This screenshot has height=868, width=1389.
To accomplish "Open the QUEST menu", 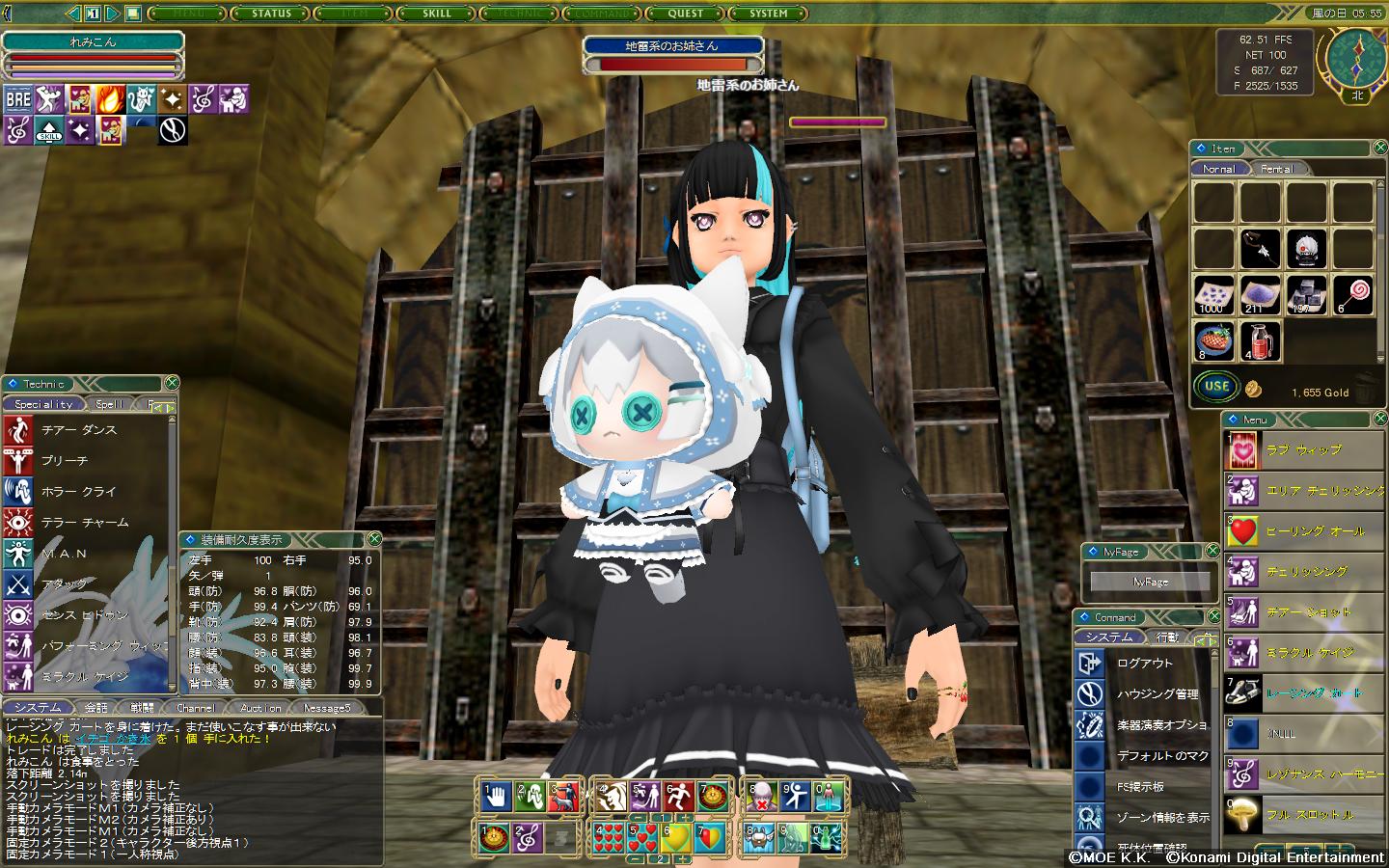I will [686, 14].
